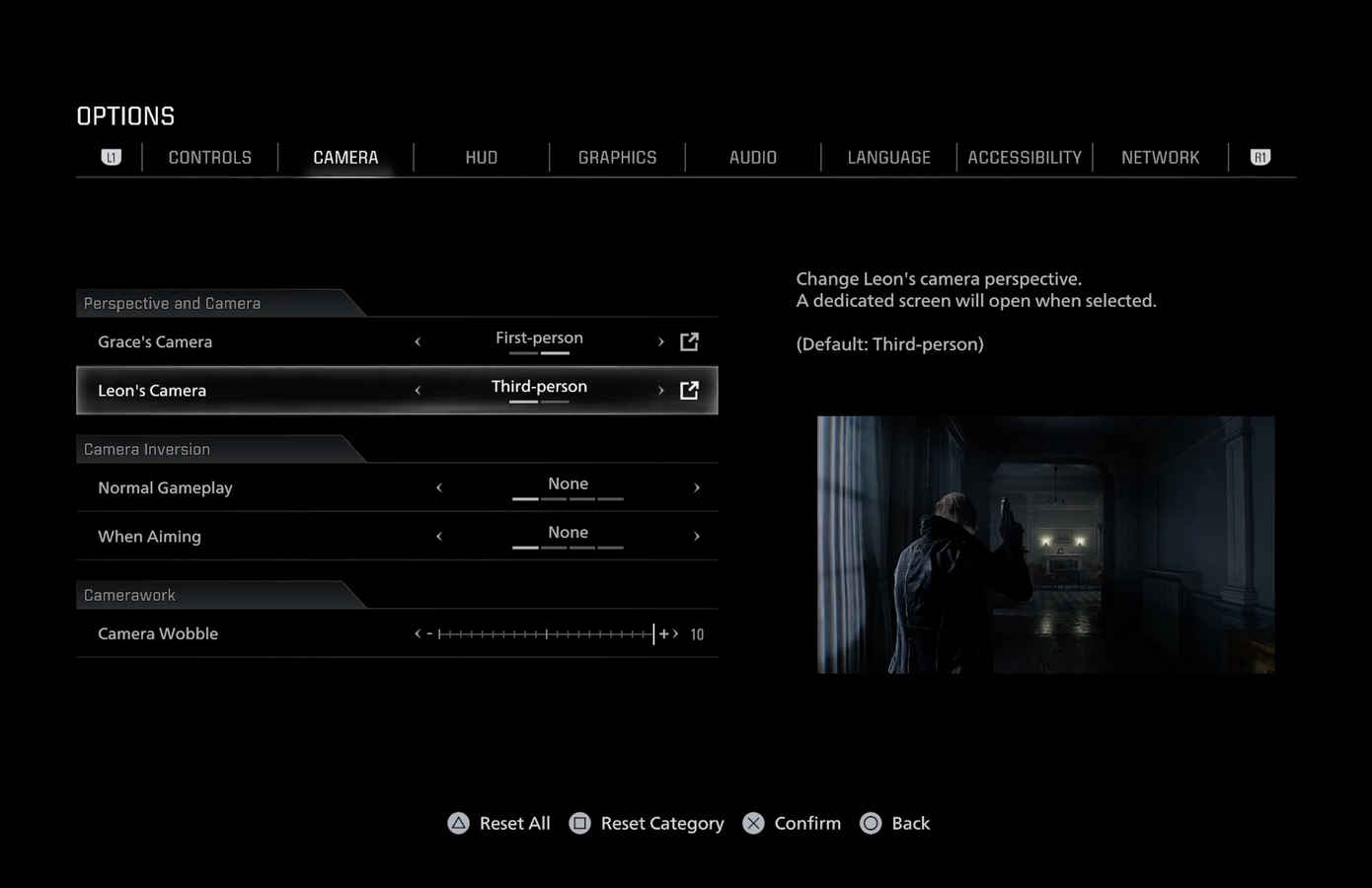Show the Network options tab
1372x888 pixels.
[x=1160, y=158]
